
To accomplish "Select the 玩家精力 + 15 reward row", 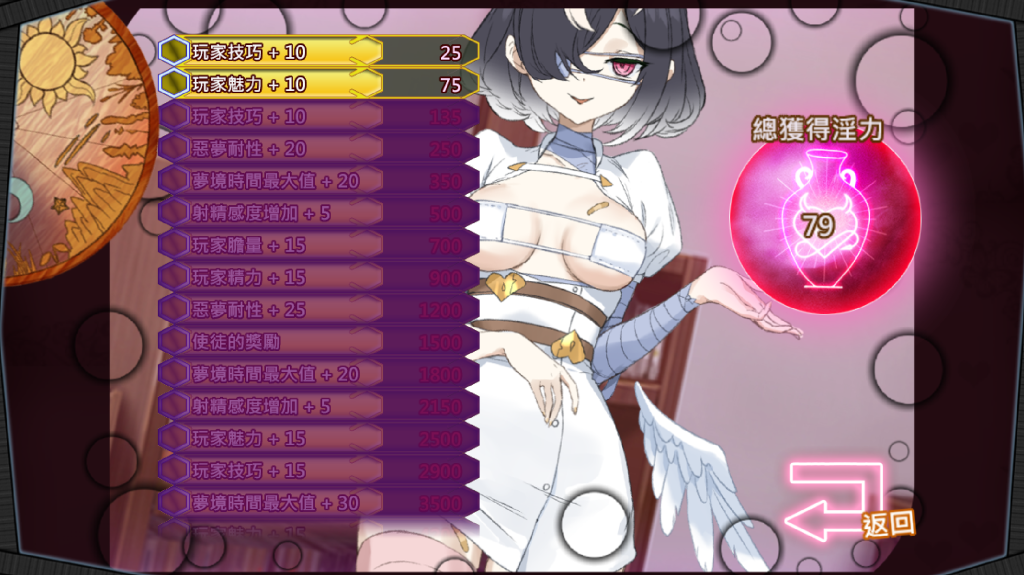I will coord(318,277).
